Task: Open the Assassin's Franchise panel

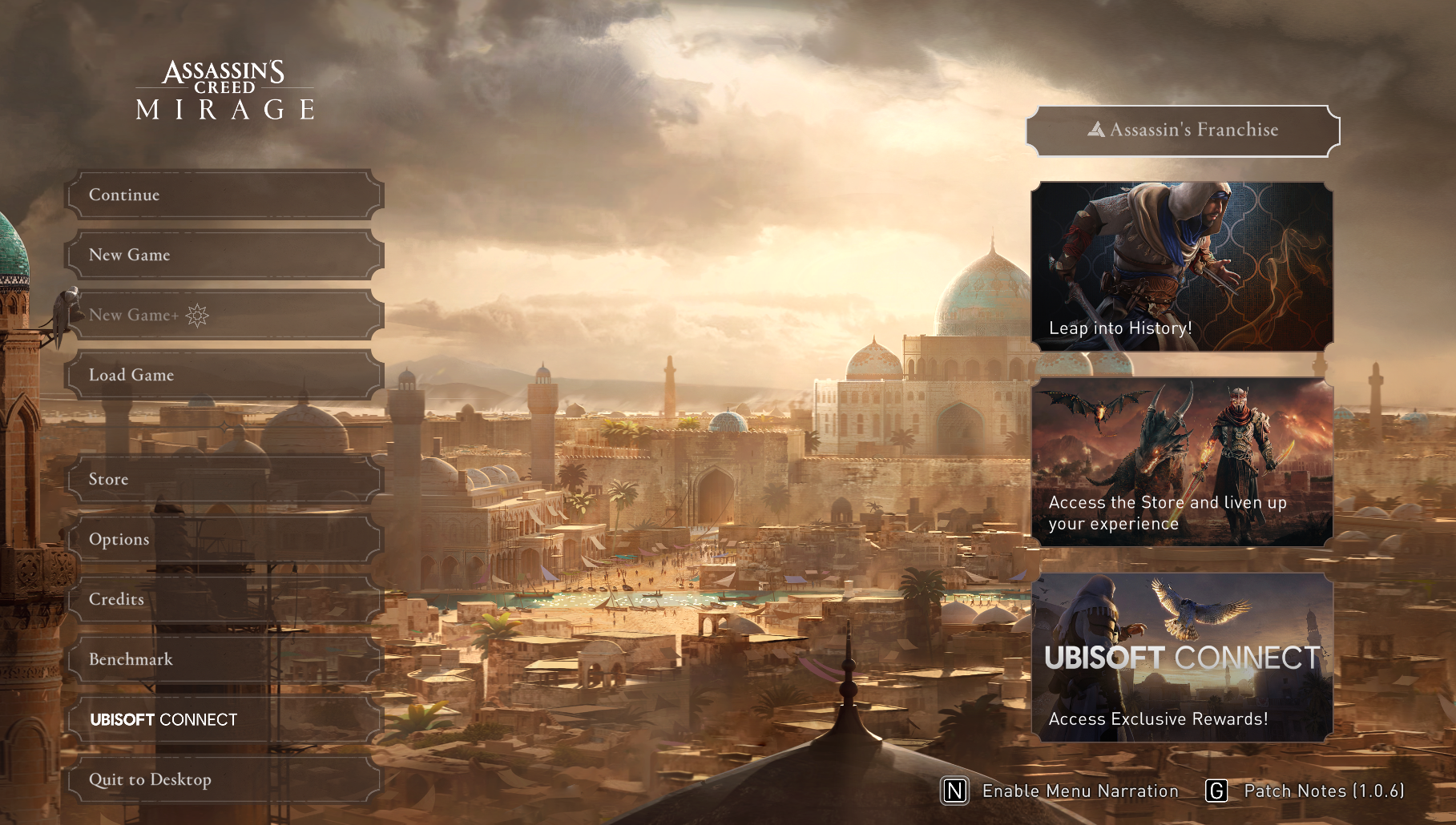Action: 1183,131
